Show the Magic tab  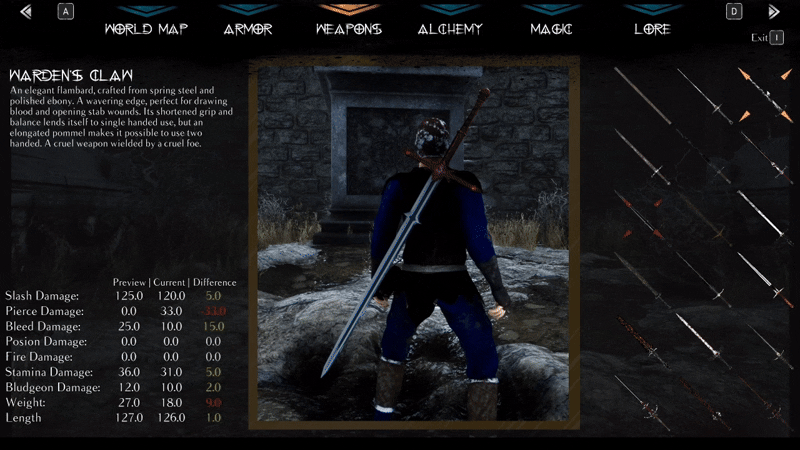[552, 28]
